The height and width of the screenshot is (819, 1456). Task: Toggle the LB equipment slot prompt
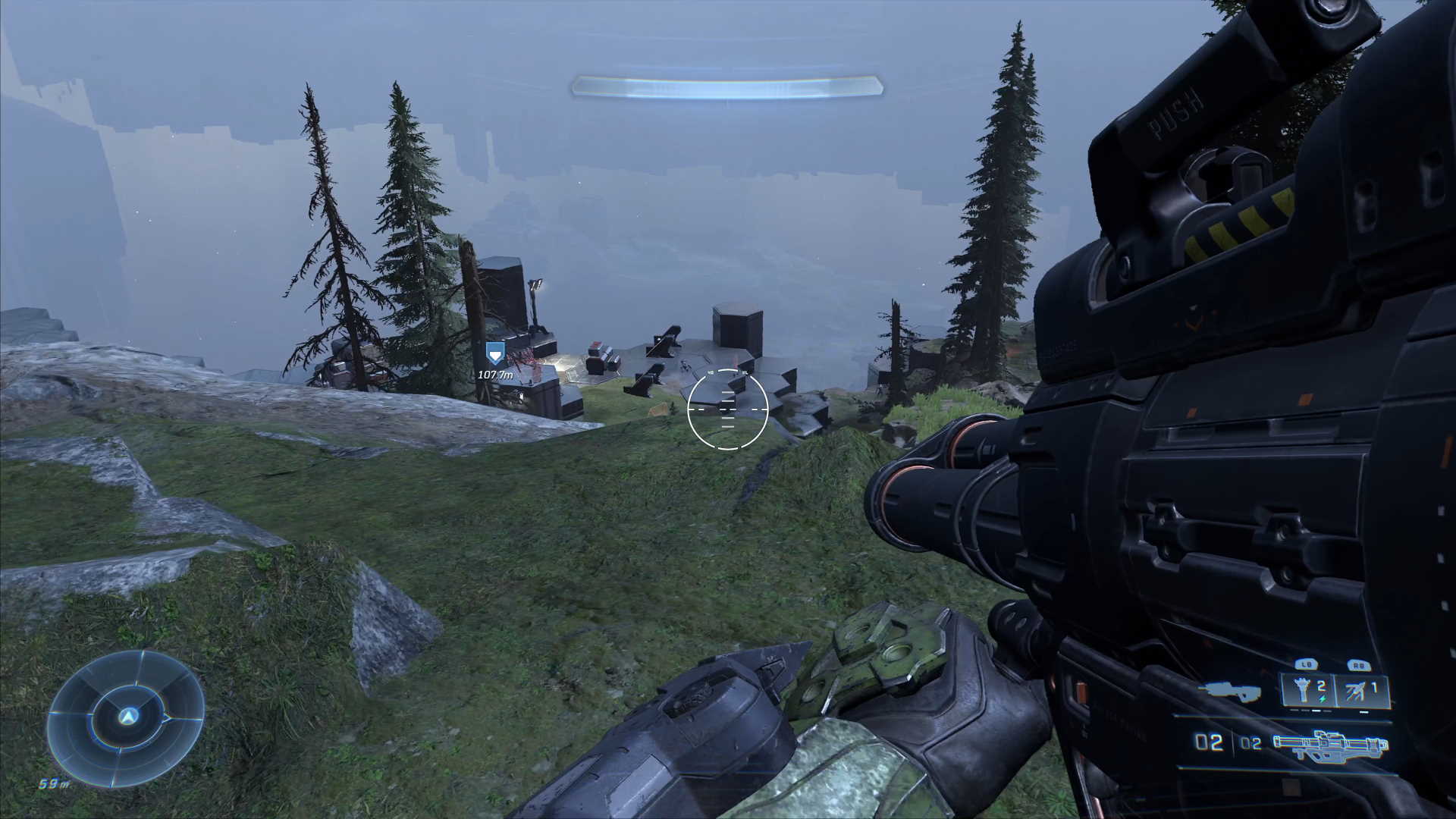[1307, 664]
